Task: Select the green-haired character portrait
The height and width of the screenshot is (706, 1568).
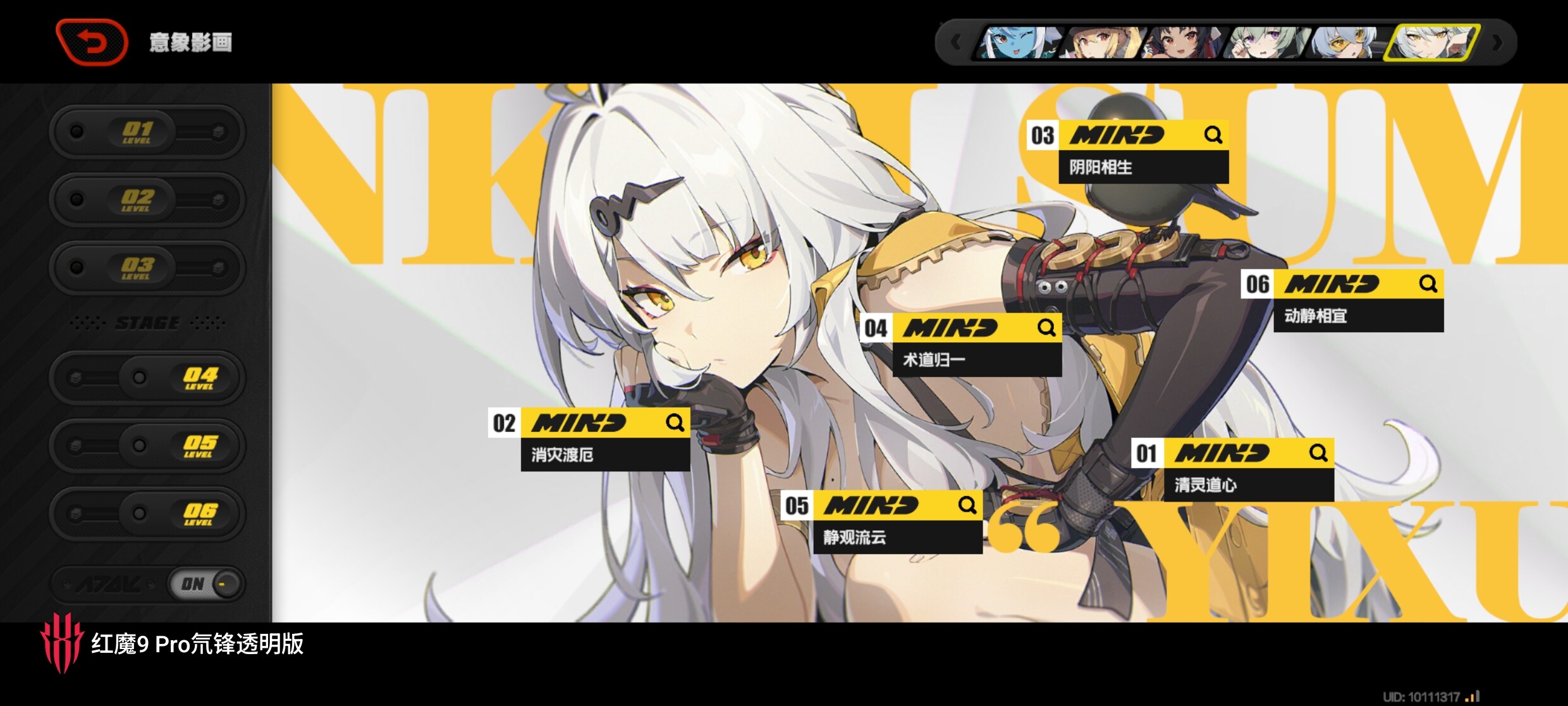Action: [1263, 43]
